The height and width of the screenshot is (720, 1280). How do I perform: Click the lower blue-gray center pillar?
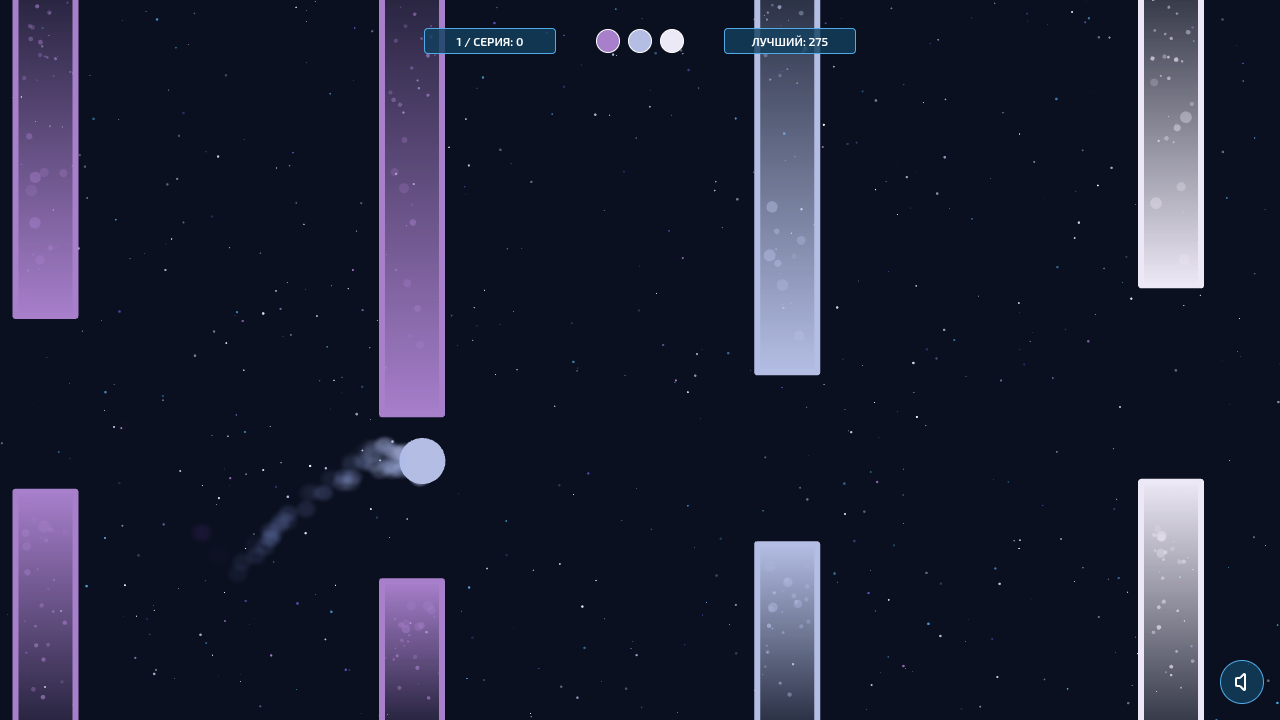[x=787, y=630]
